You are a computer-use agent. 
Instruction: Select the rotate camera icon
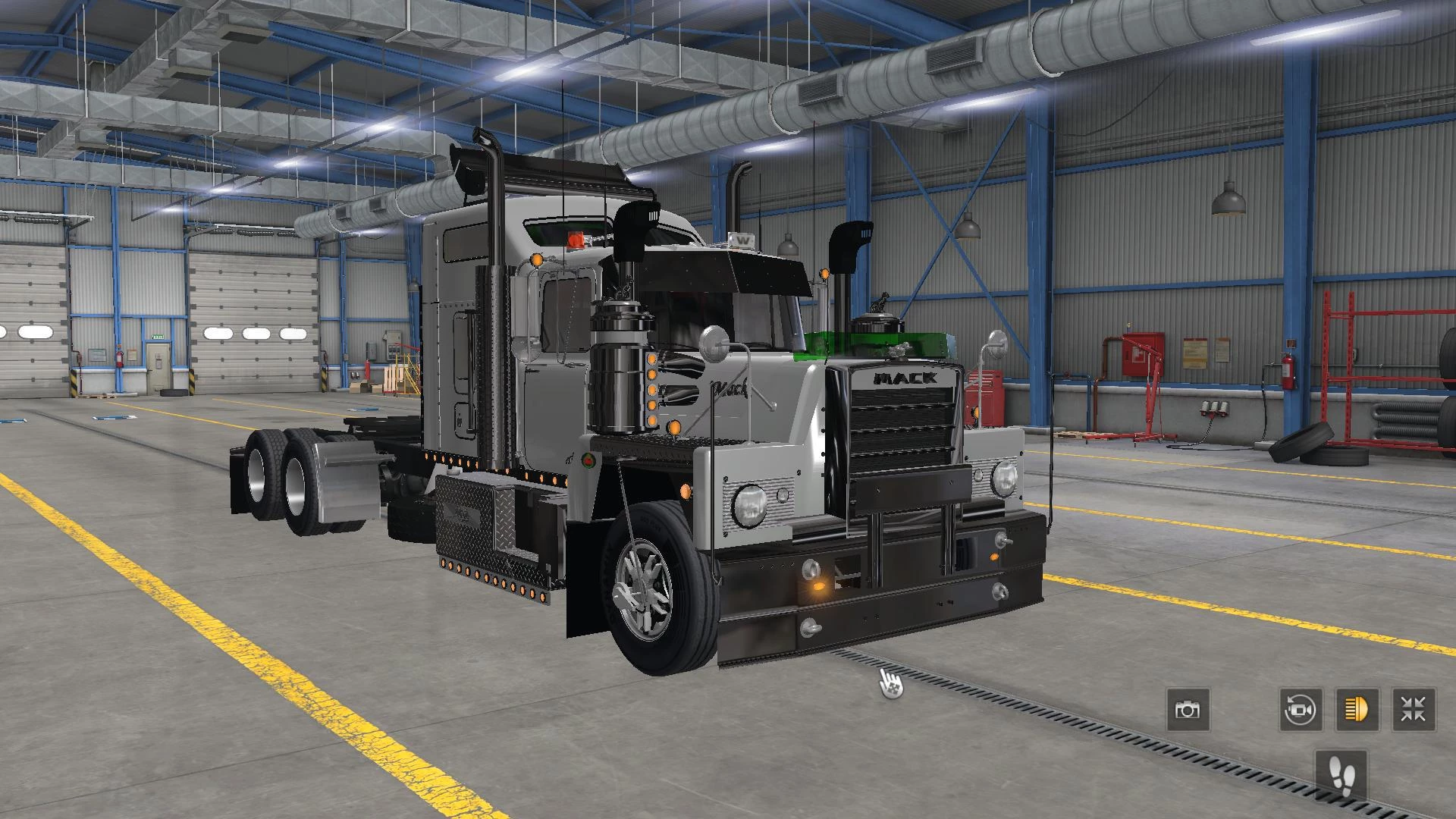[1302, 711]
